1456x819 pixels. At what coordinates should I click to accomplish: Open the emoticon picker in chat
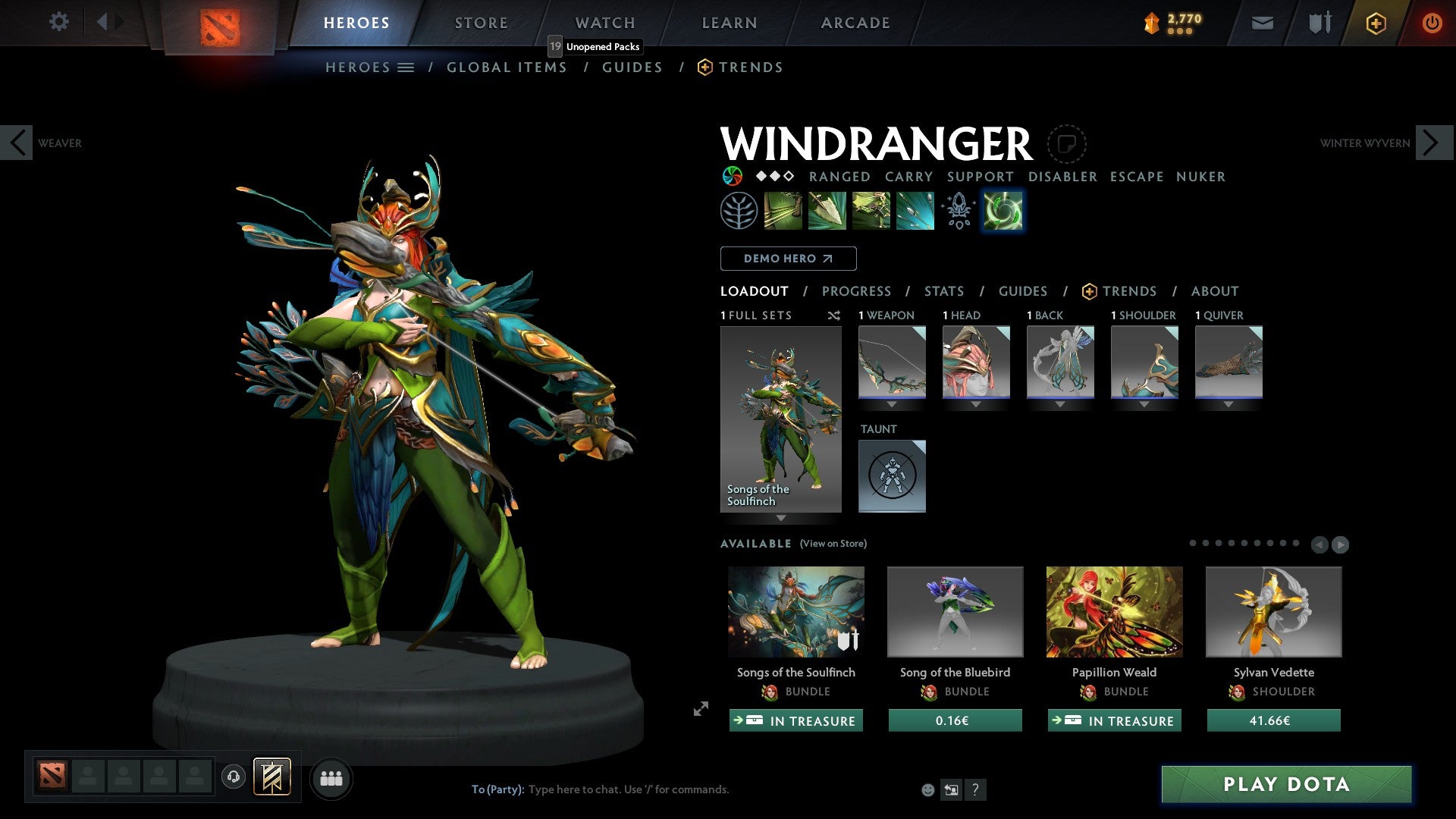point(927,789)
